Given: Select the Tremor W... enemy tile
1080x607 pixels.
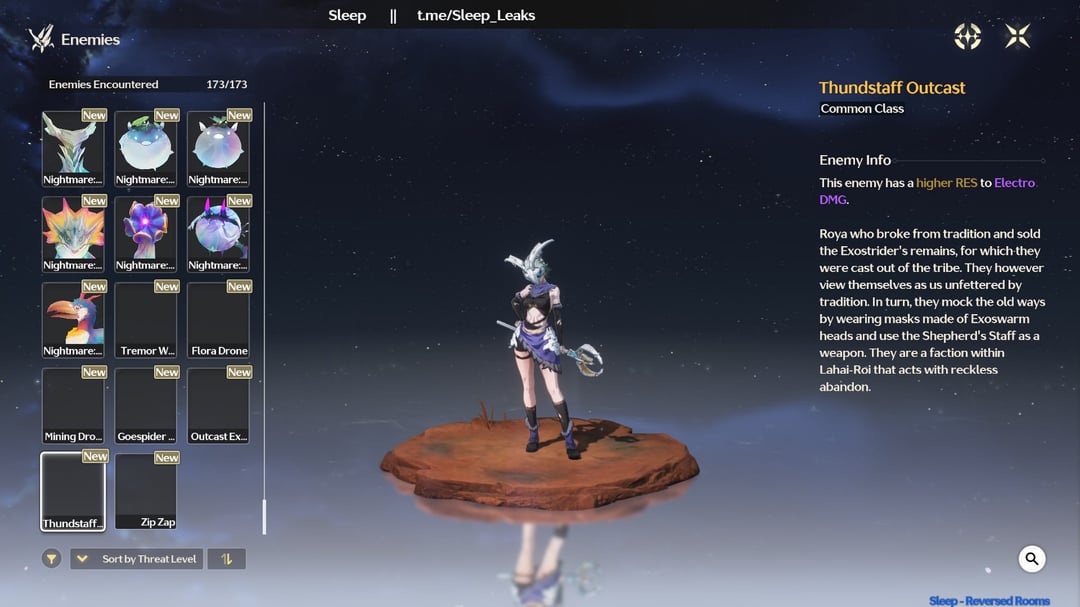Looking at the screenshot, I should (146, 320).
